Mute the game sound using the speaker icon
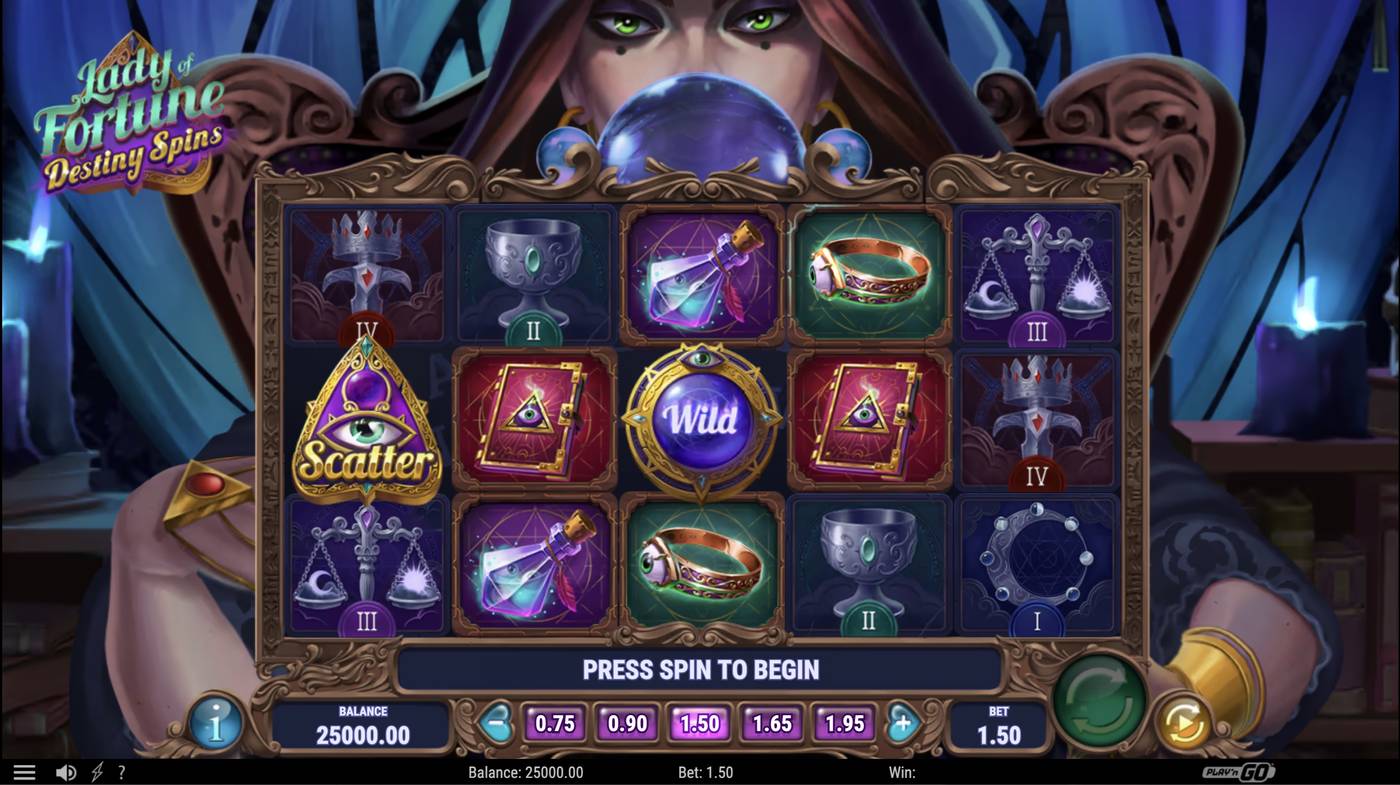 click(65, 770)
